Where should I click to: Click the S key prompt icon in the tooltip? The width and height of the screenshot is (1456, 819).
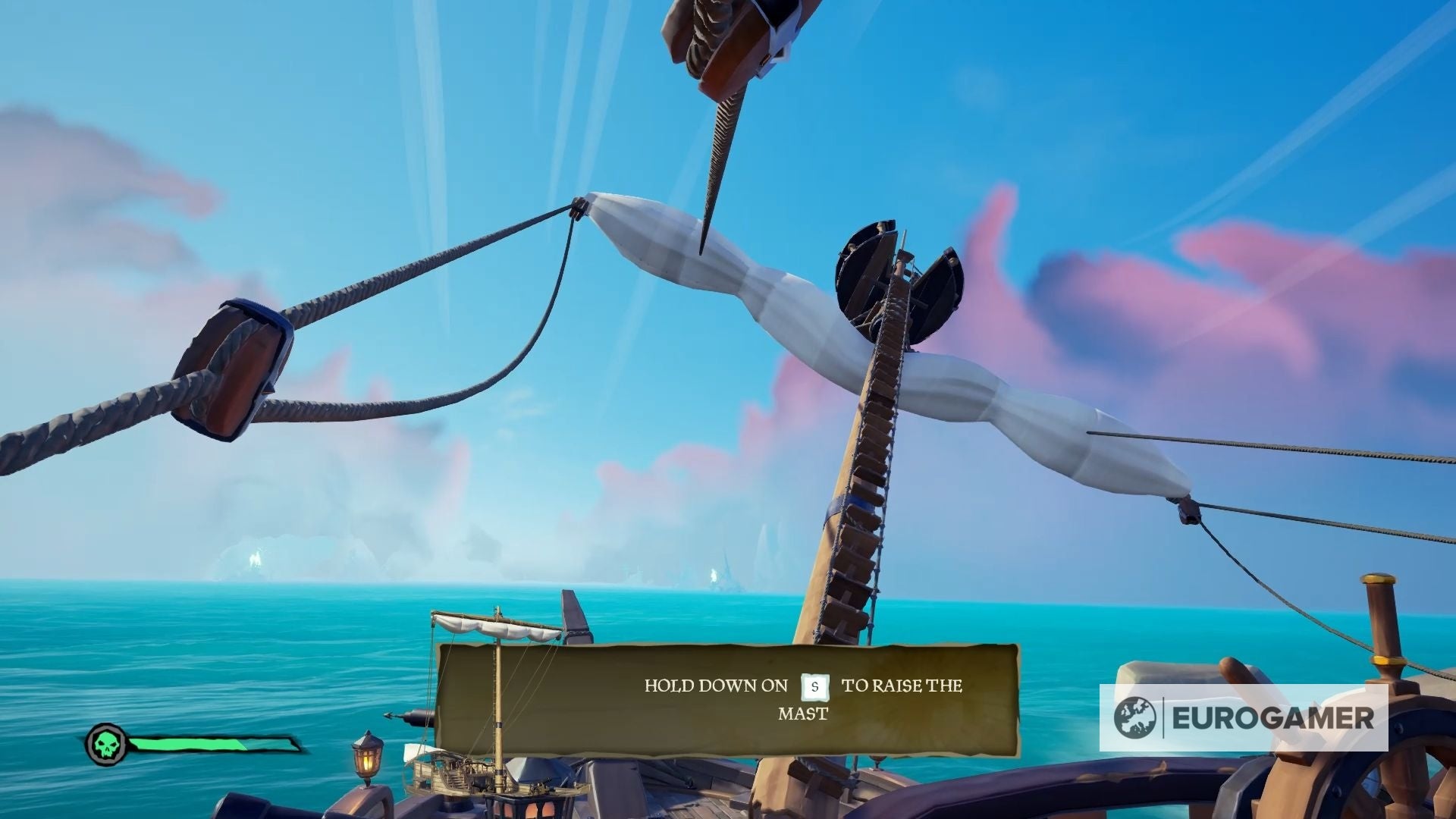click(814, 687)
